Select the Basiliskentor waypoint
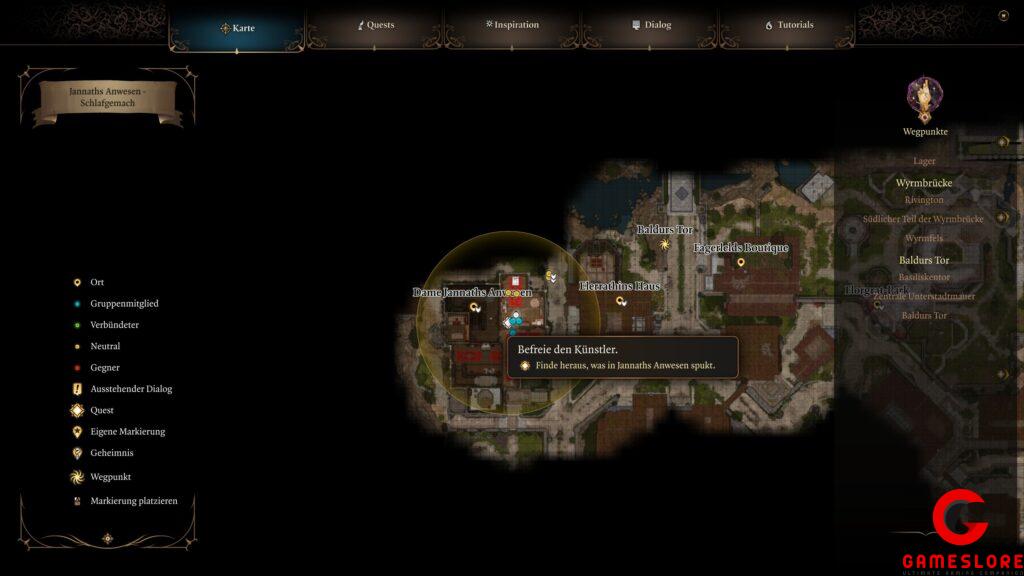The image size is (1024, 576). pyautogui.click(x=924, y=277)
